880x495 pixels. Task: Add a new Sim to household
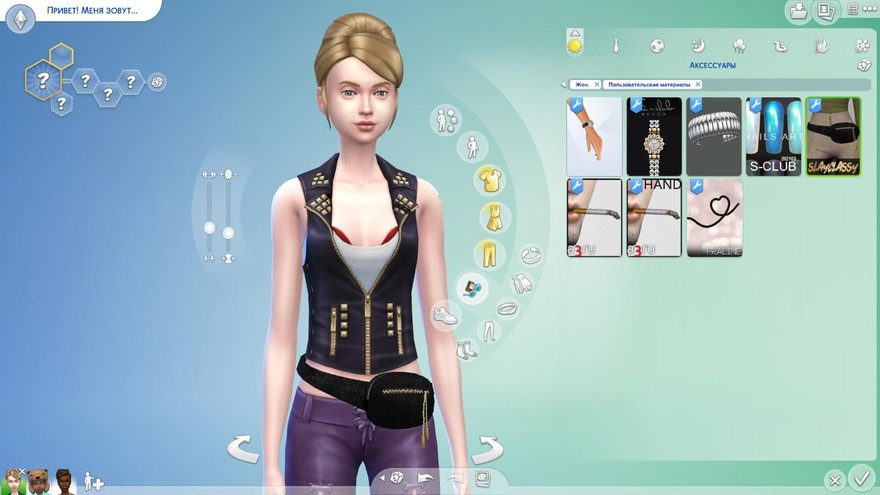coord(93,481)
